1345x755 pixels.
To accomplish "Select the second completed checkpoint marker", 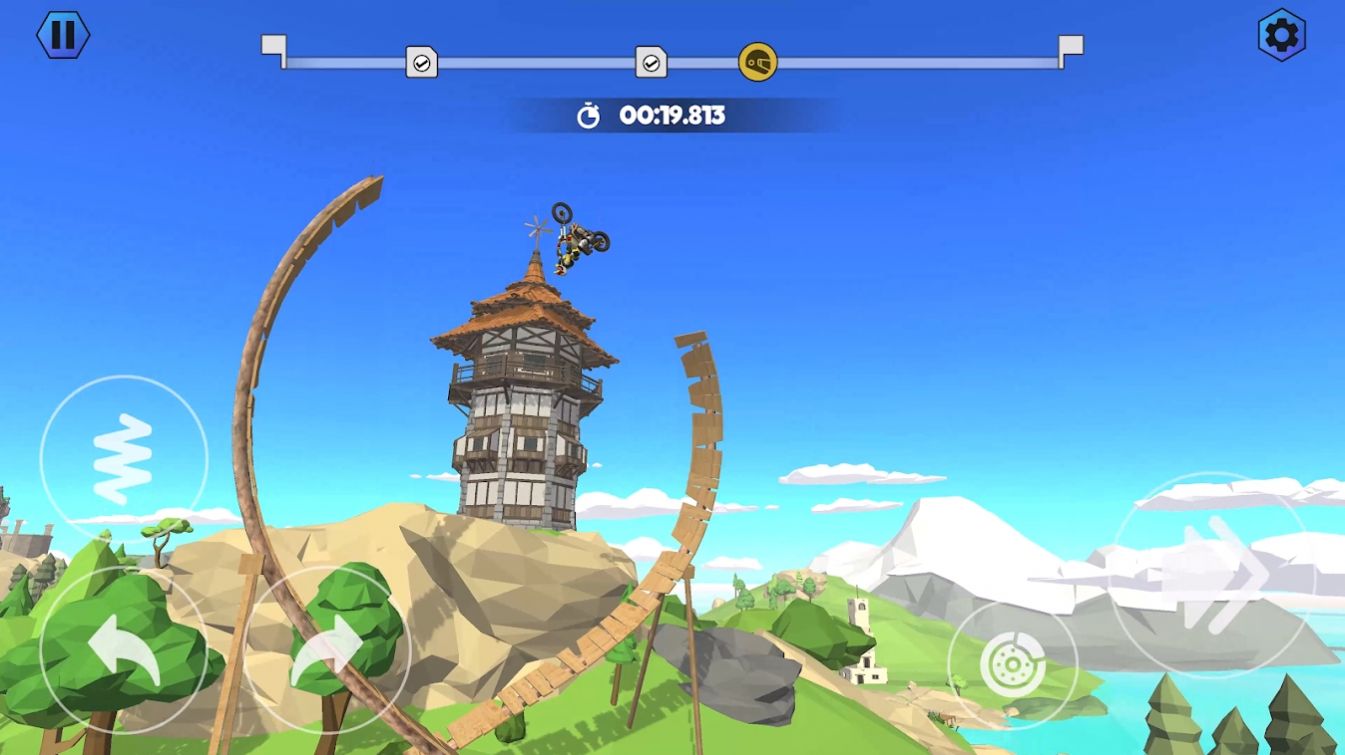I will [x=651, y=62].
